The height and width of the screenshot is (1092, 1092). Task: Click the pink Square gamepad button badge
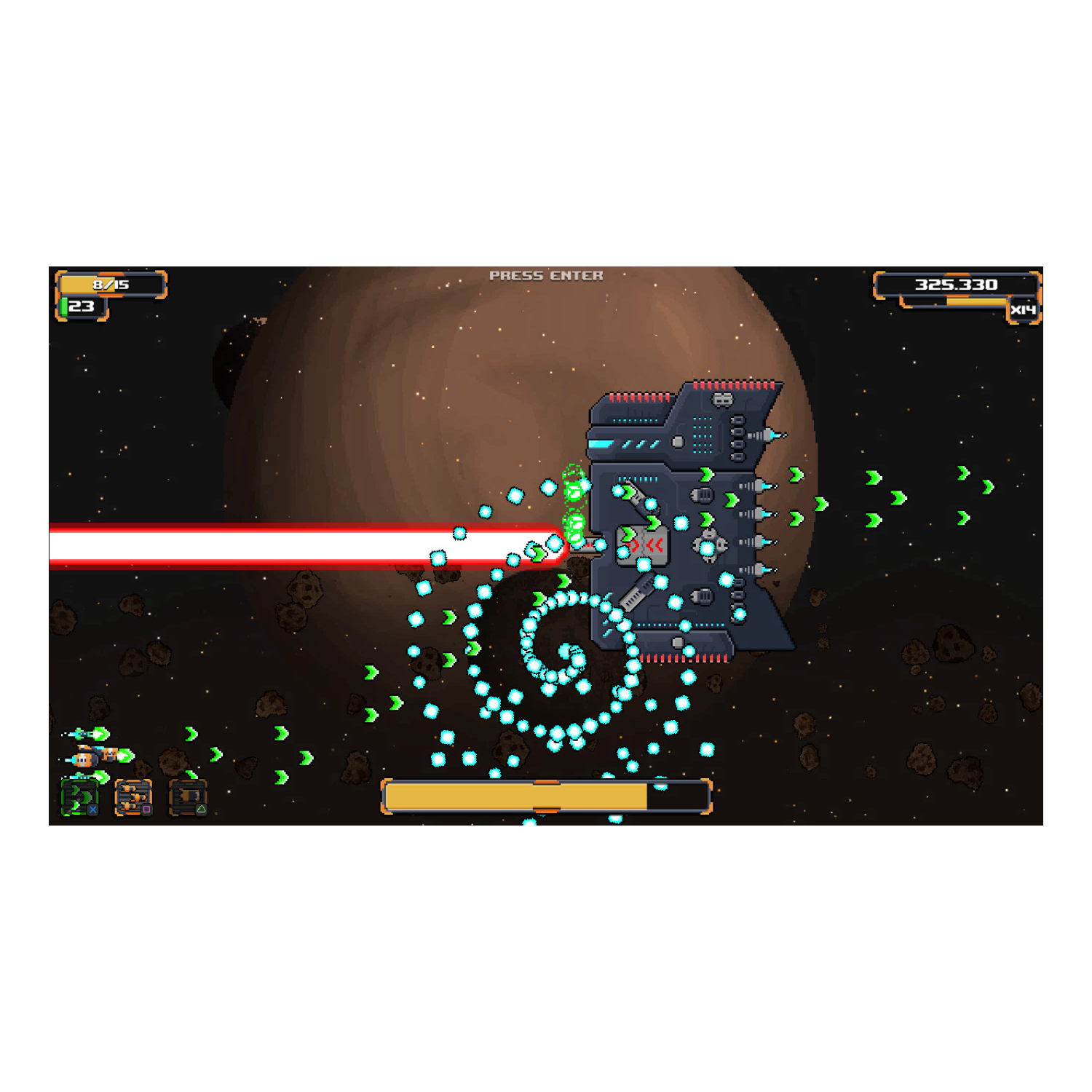(146, 810)
